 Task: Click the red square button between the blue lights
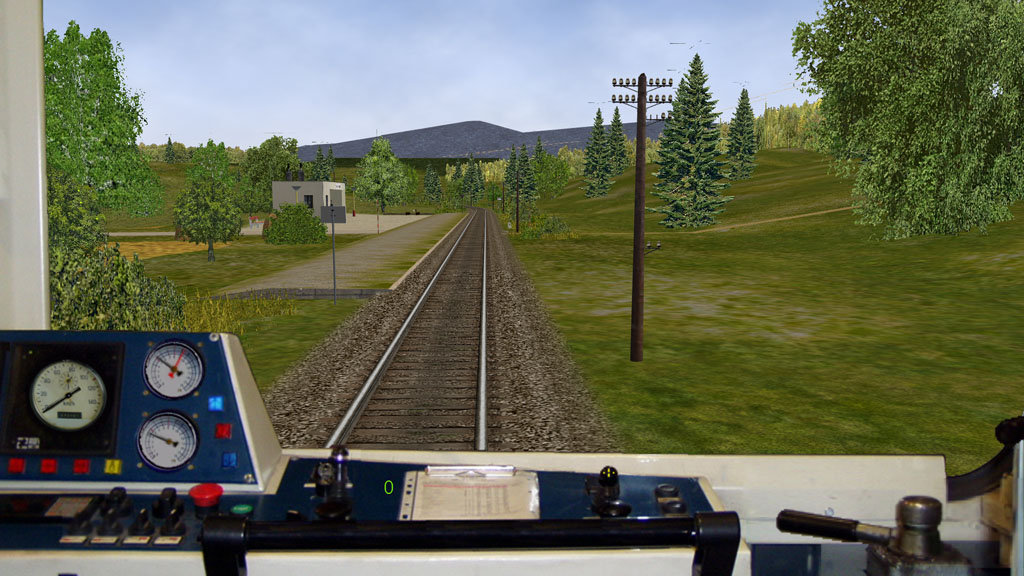point(222,431)
